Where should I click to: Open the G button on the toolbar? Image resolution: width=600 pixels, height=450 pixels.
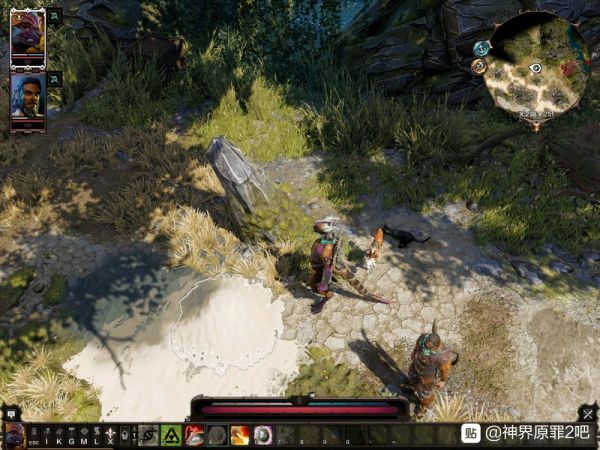tap(71, 436)
